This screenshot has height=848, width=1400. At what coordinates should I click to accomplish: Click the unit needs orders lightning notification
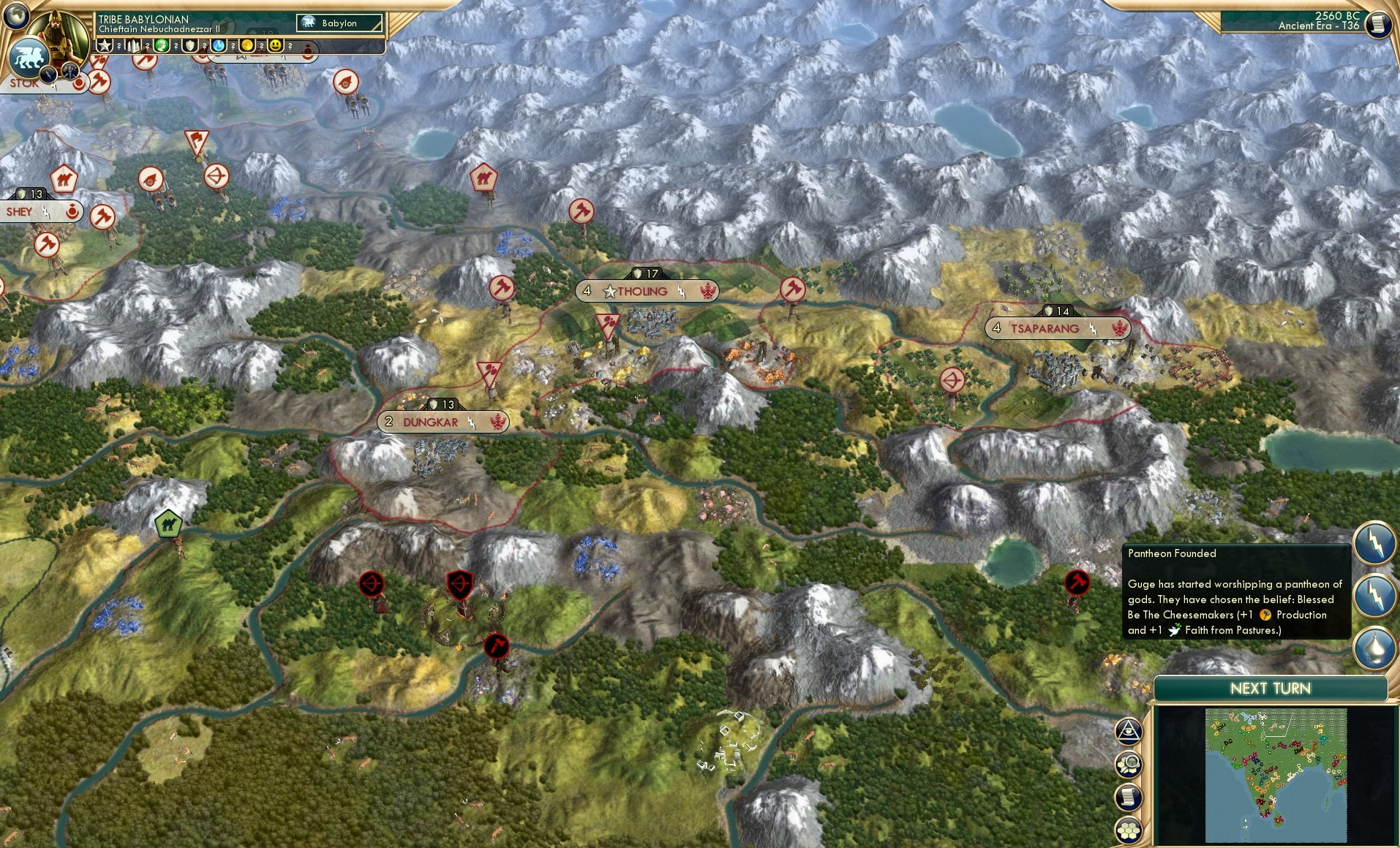point(1374,543)
